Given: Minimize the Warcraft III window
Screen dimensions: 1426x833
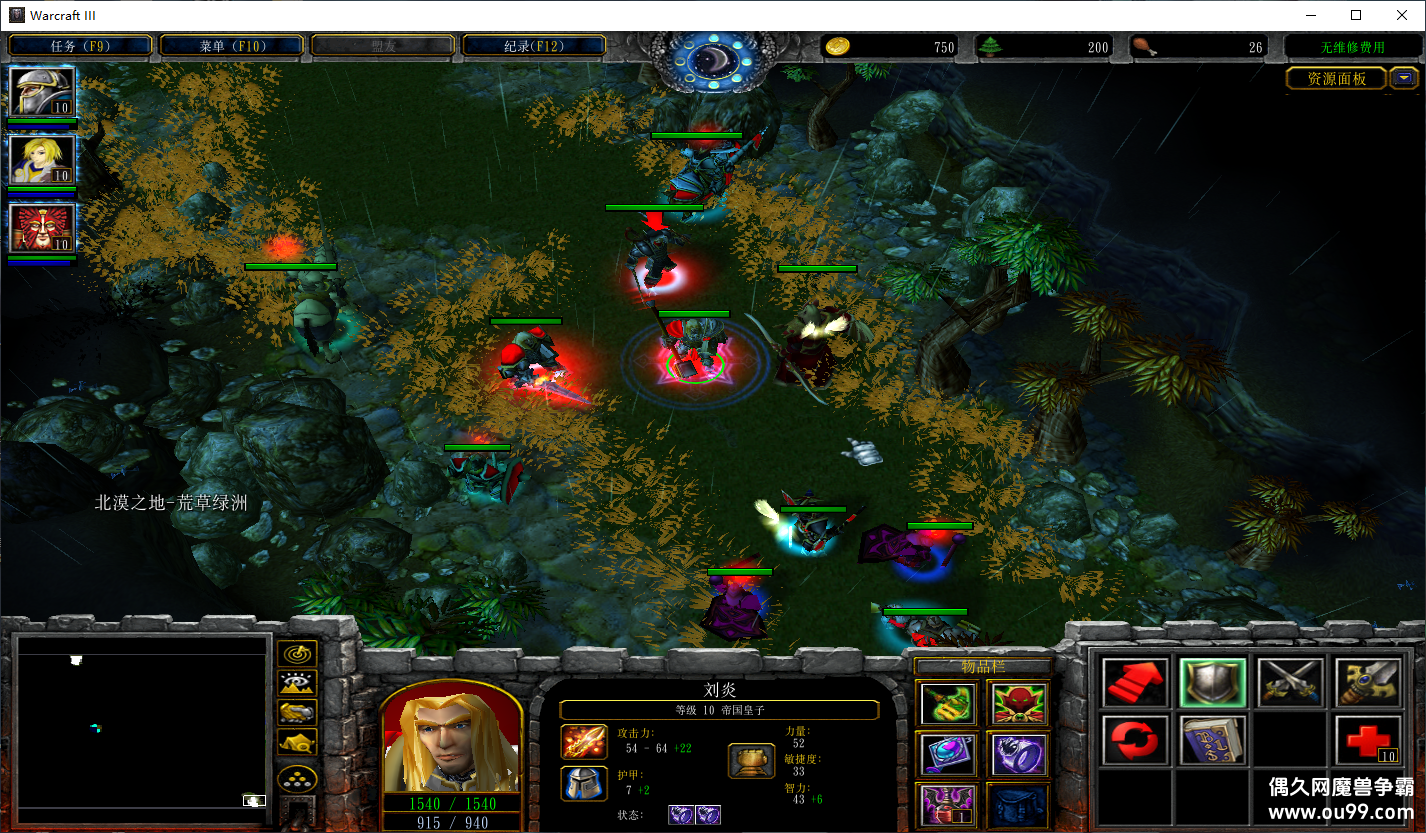Looking at the screenshot, I should click(1310, 15).
